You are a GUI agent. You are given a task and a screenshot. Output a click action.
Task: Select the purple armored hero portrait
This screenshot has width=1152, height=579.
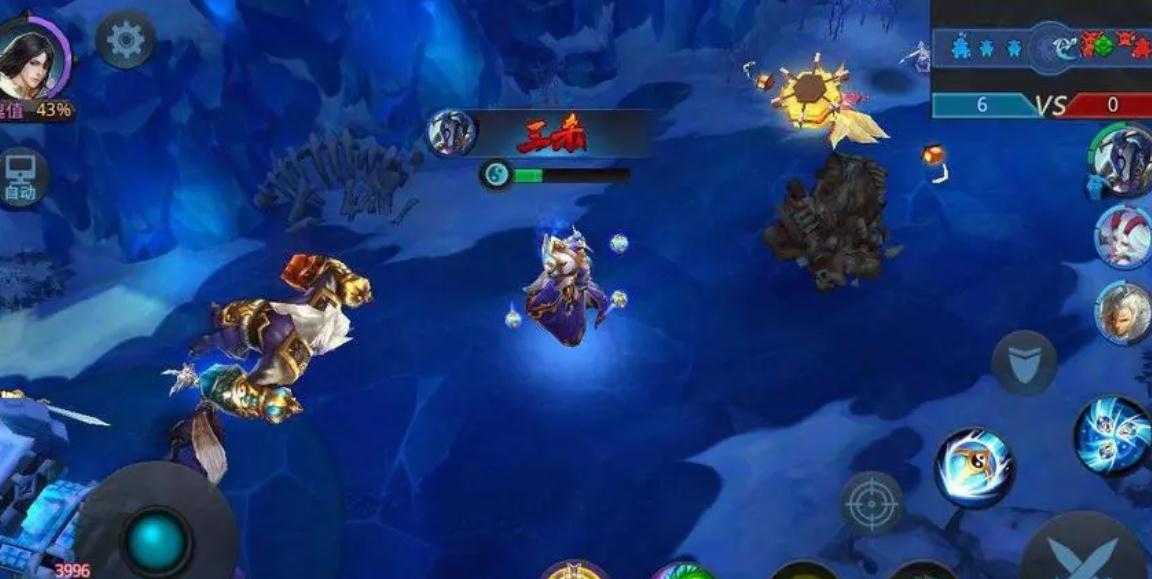(1122, 160)
